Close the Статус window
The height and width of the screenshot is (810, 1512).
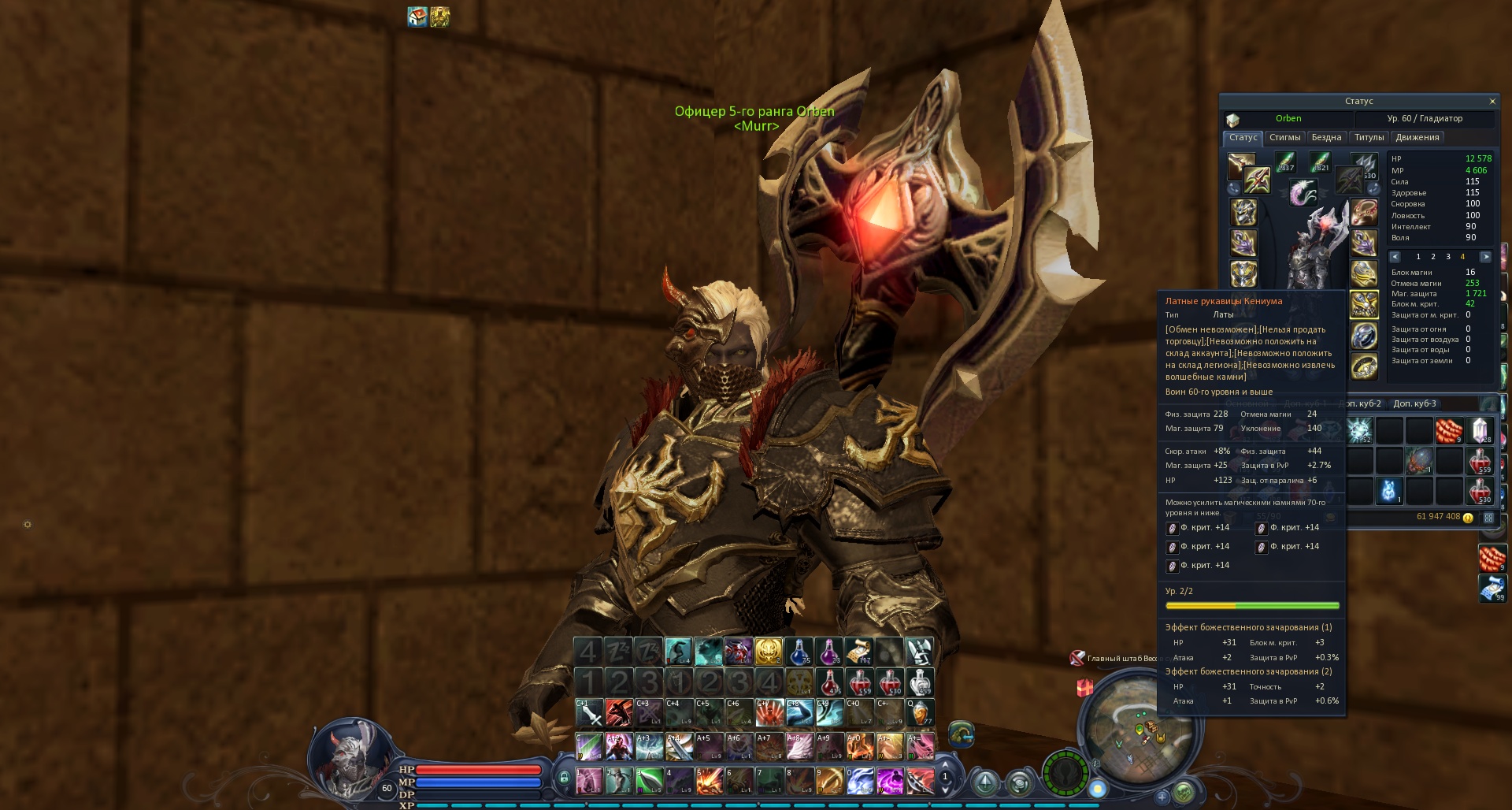1492,102
